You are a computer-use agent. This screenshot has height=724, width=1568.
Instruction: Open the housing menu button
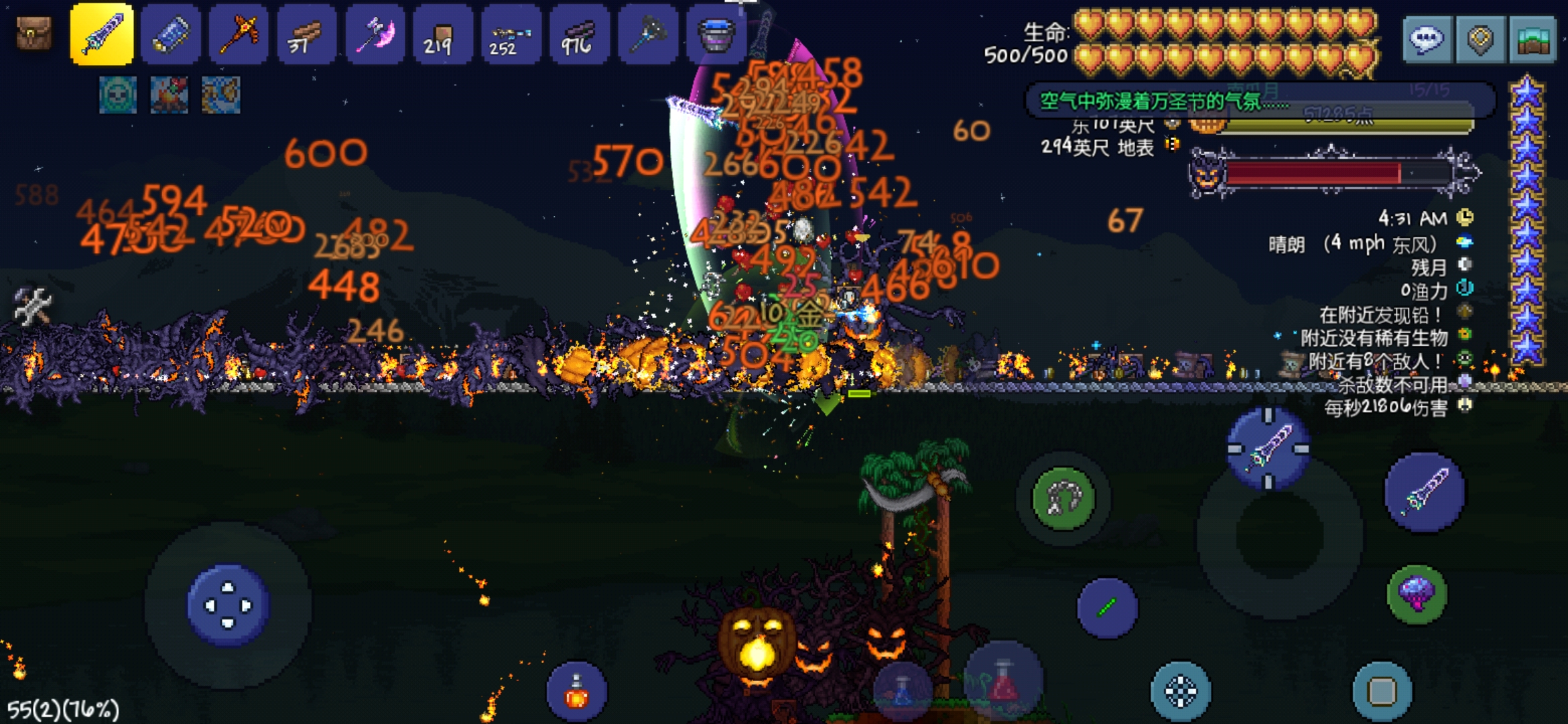pos(1532,40)
